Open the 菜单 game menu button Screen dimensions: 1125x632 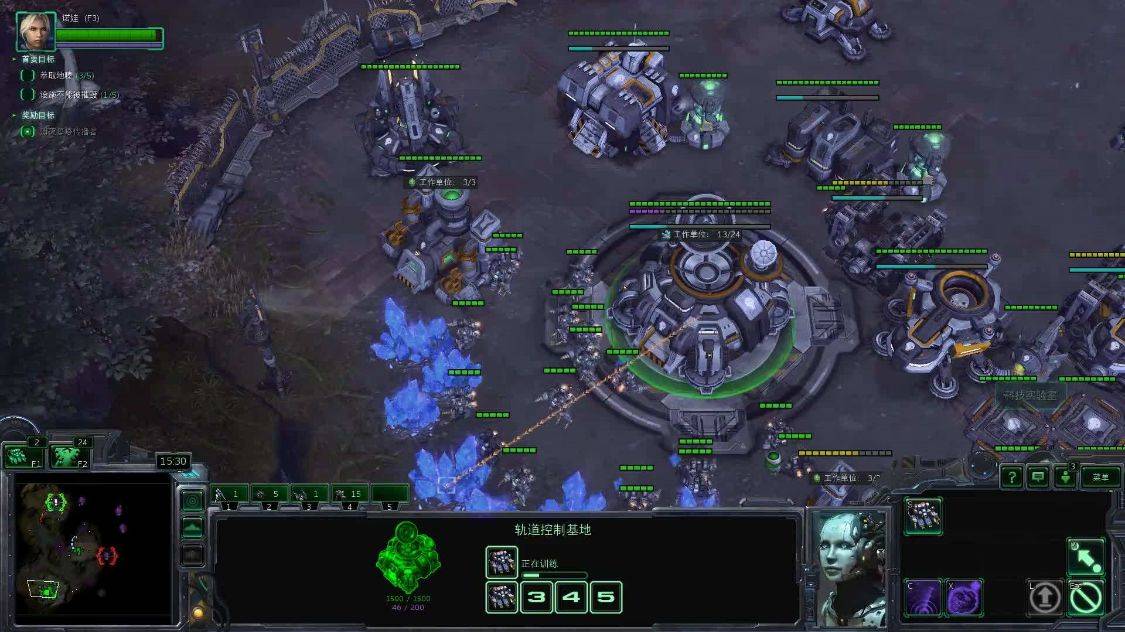1100,477
